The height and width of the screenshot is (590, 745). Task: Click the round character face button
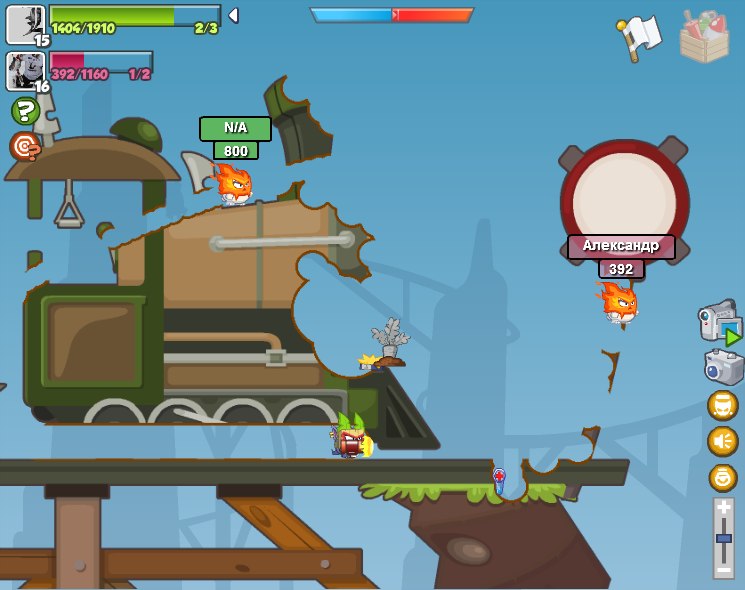(x=722, y=405)
